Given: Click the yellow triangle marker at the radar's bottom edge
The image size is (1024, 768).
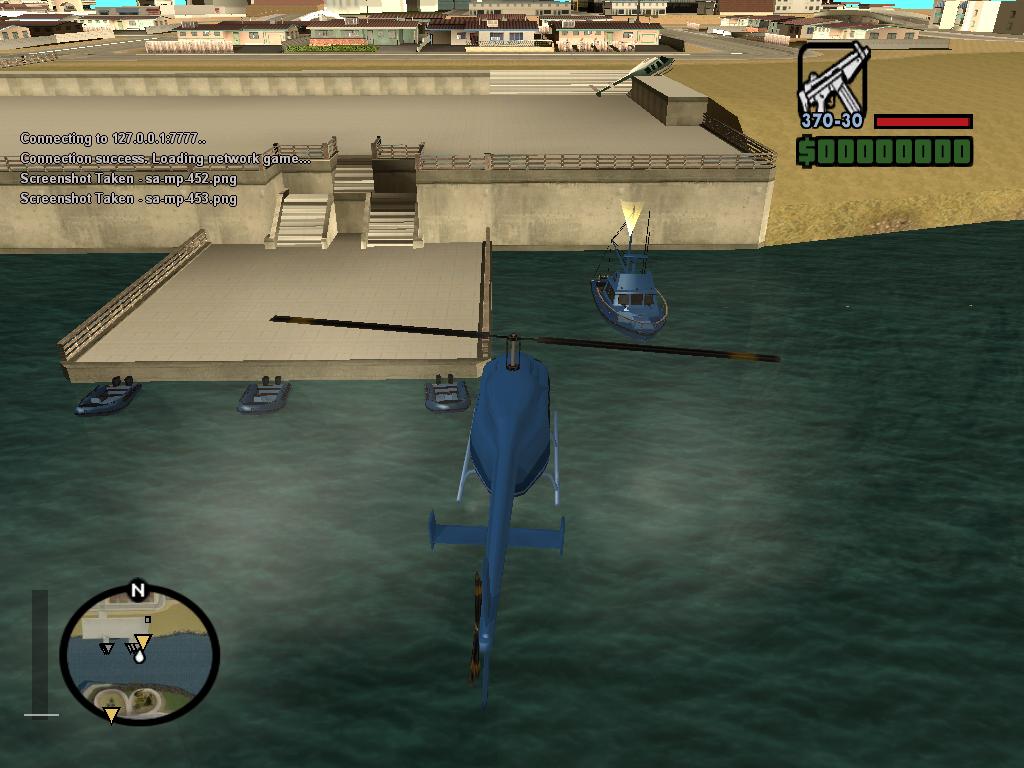Looking at the screenshot, I should coord(111,715).
